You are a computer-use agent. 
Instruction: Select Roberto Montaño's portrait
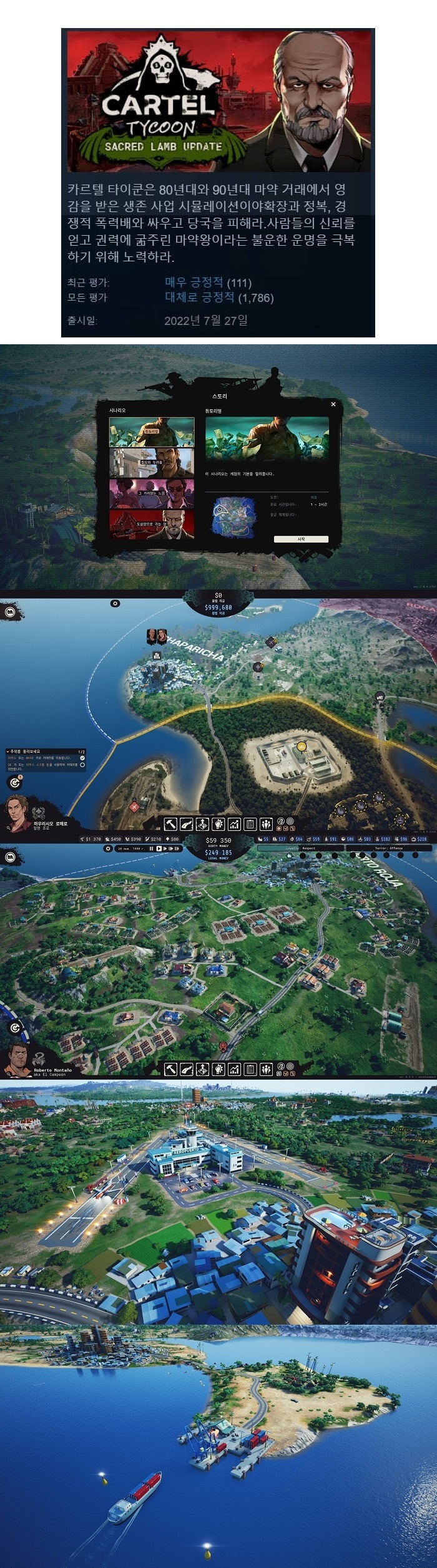[x=17, y=1058]
